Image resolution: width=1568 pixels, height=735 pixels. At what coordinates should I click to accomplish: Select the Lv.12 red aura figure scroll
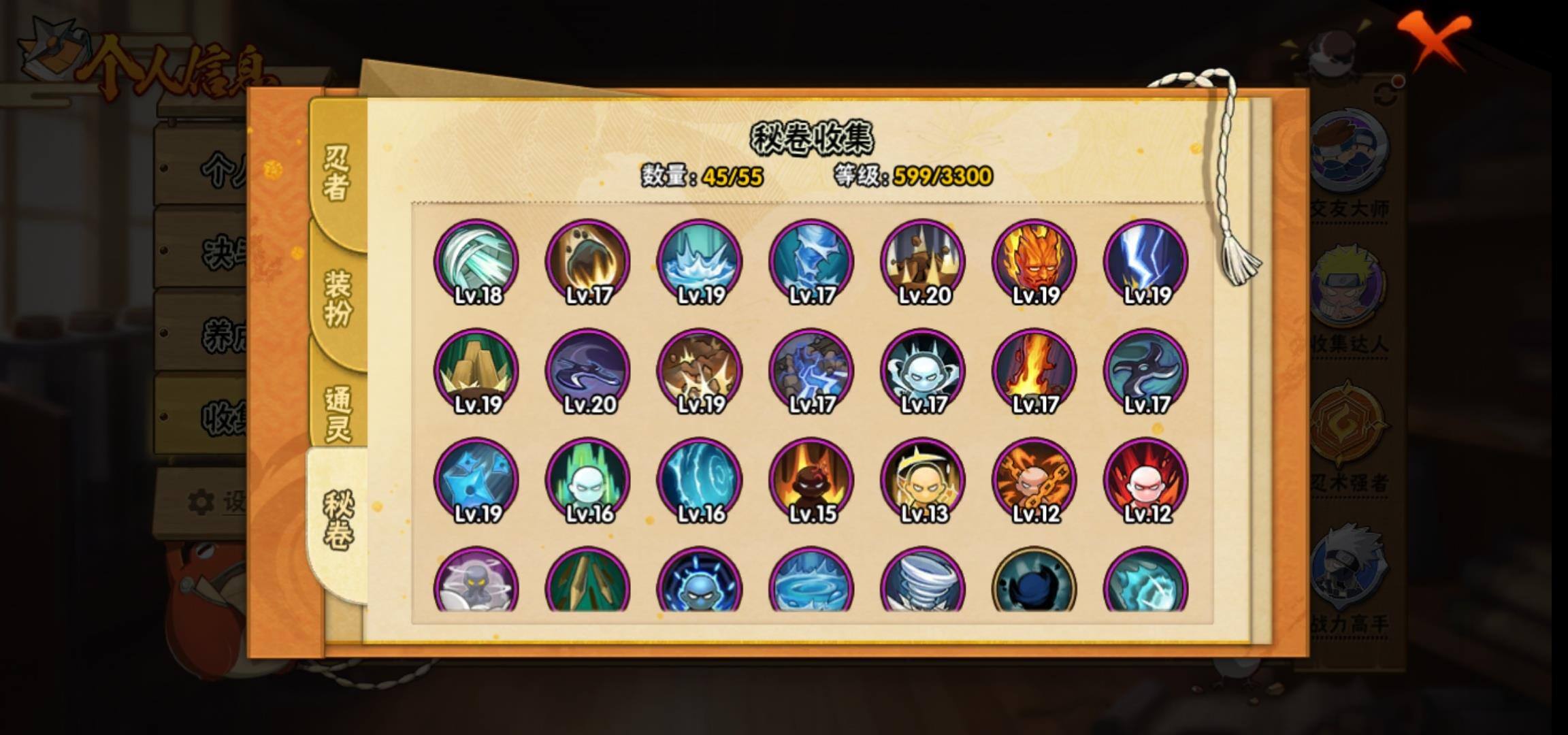point(1146,480)
